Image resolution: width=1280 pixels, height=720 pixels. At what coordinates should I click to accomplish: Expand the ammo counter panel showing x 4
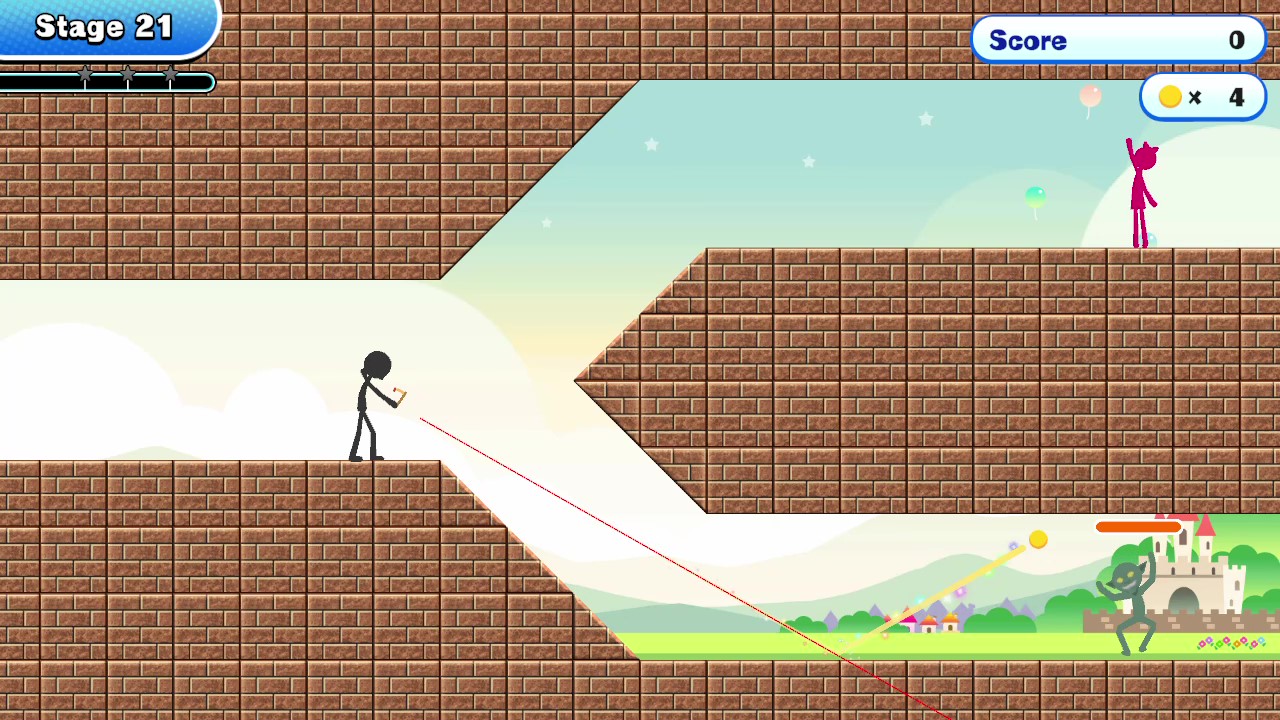click(x=1203, y=97)
